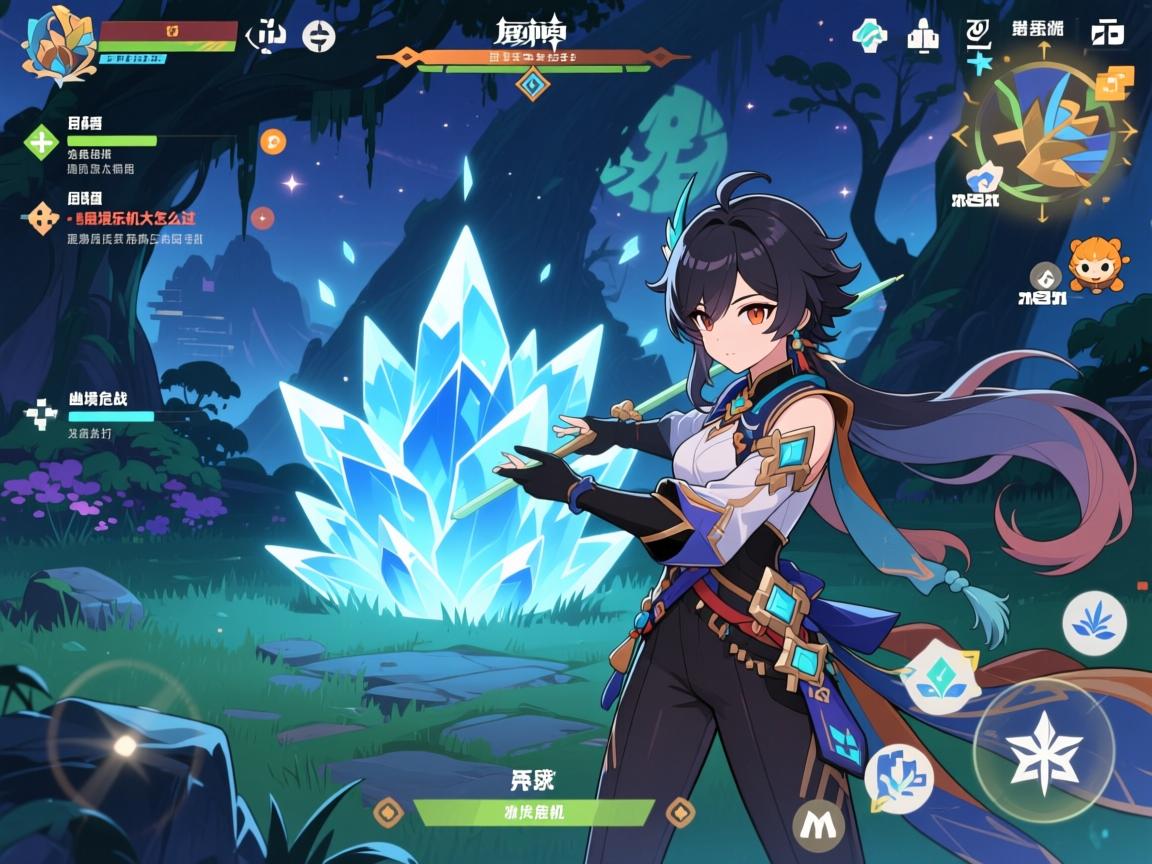Click the orange circular quest badge
The width and height of the screenshot is (1152, 864).
[x=272, y=141]
